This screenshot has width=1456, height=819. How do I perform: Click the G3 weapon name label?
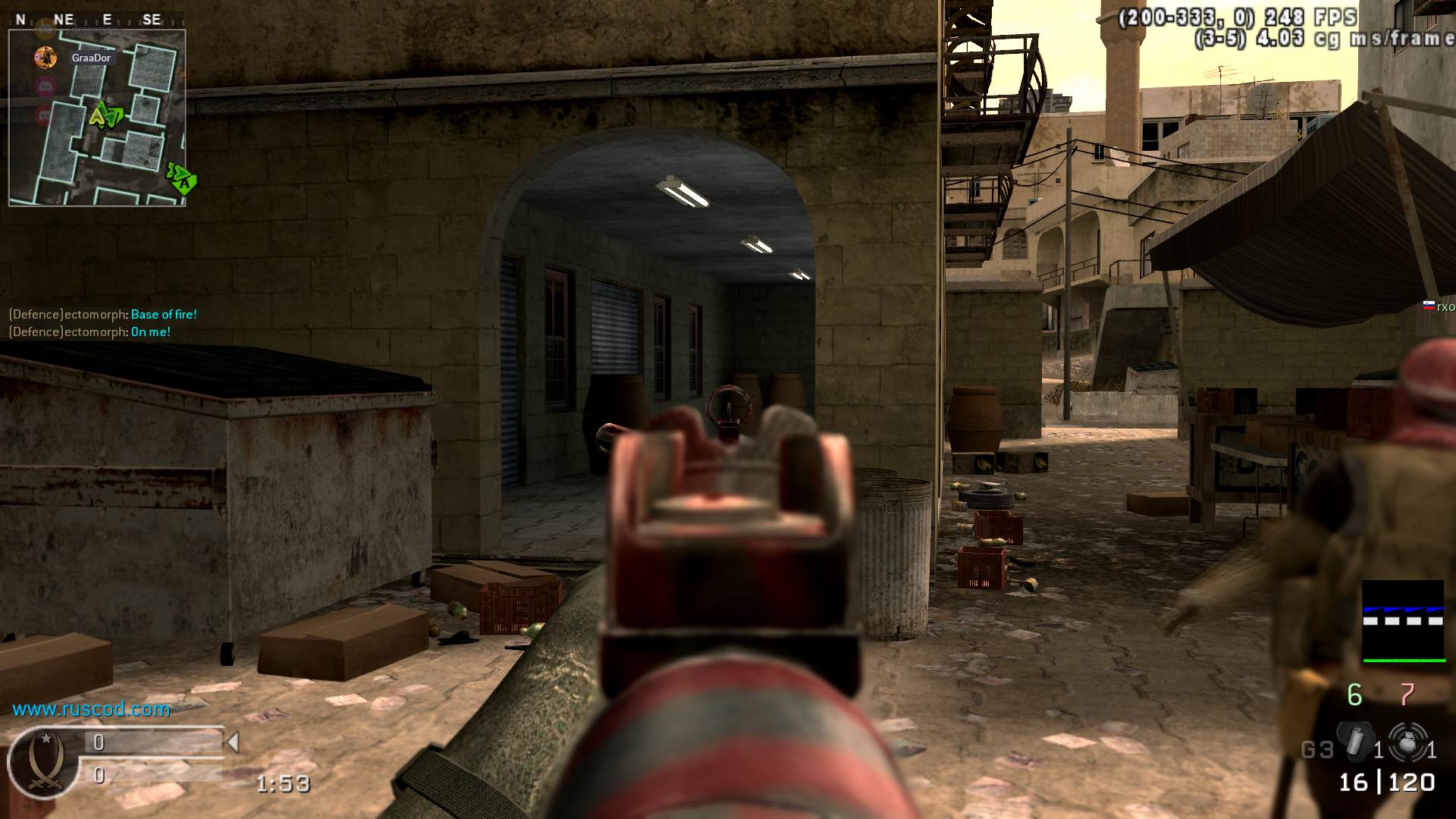pos(1317,750)
